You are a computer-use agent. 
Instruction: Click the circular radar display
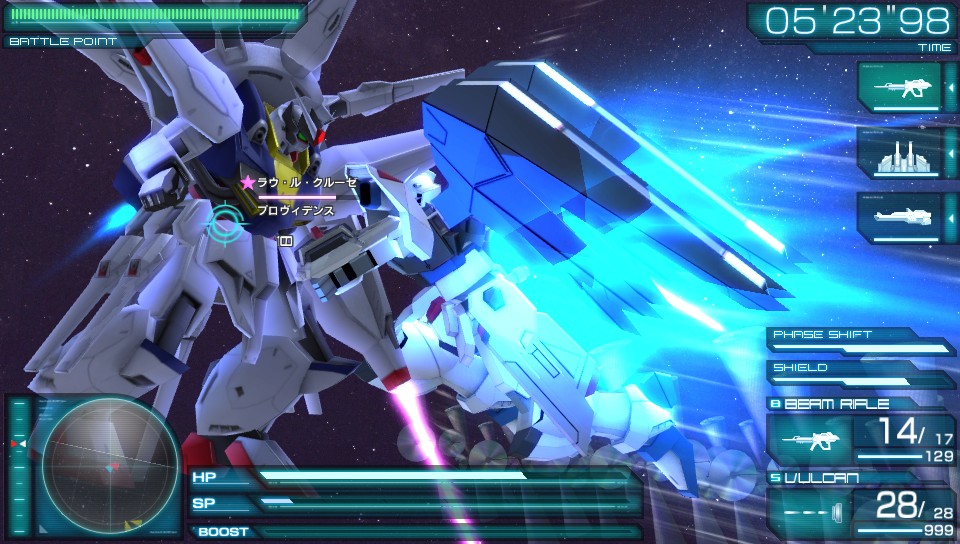[96, 465]
